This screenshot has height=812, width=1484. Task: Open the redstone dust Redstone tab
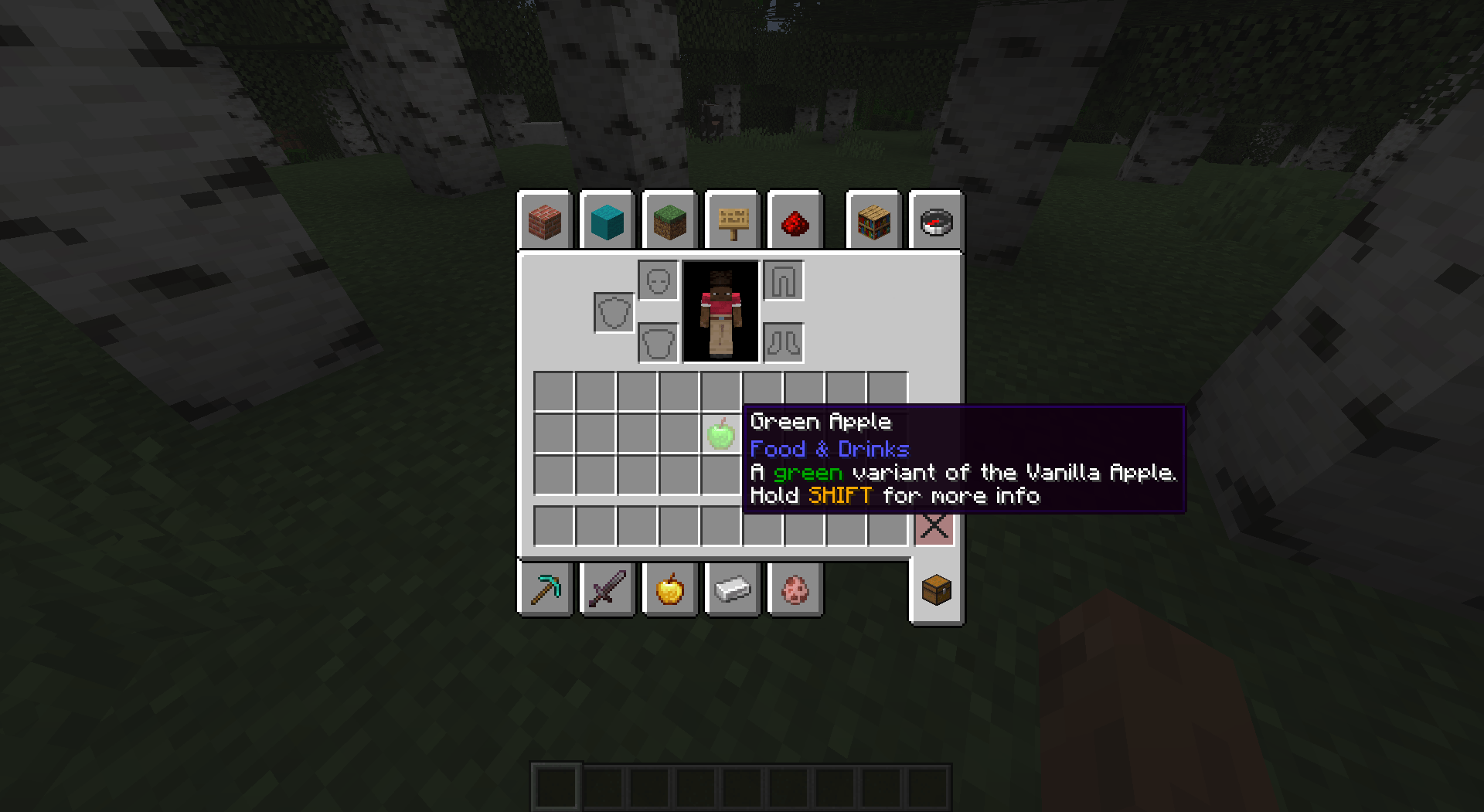795,222
